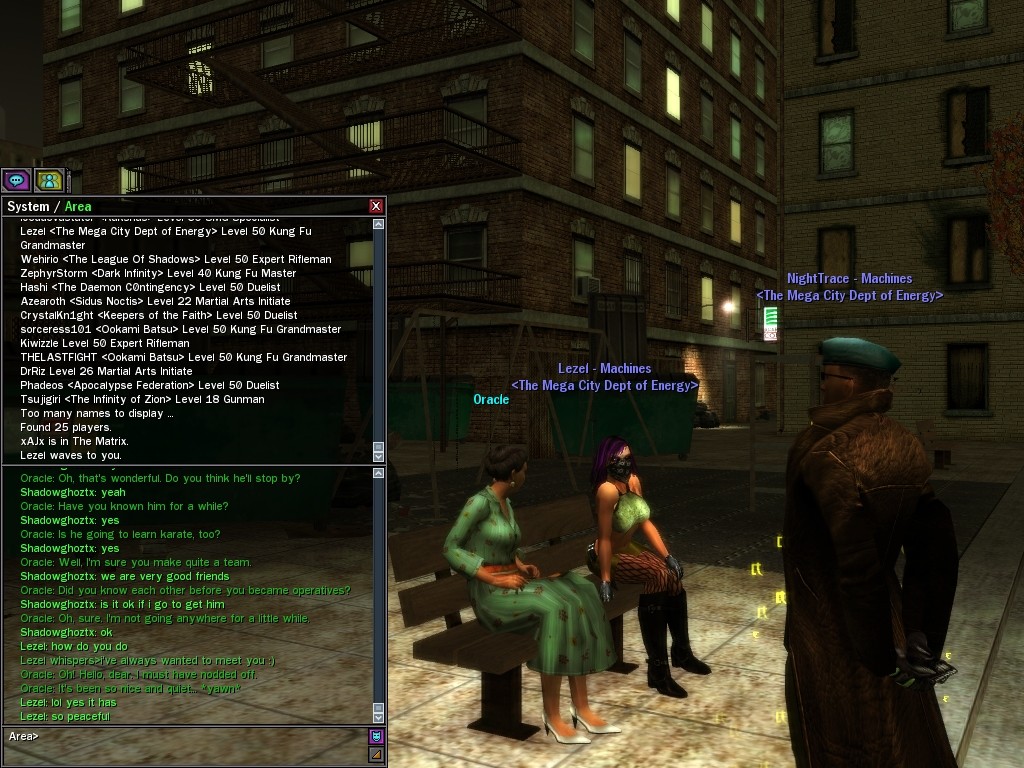Image resolution: width=1024 pixels, height=768 pixels.
Task: Click the system log scroll-up arrow
Action: click(379, 225)
